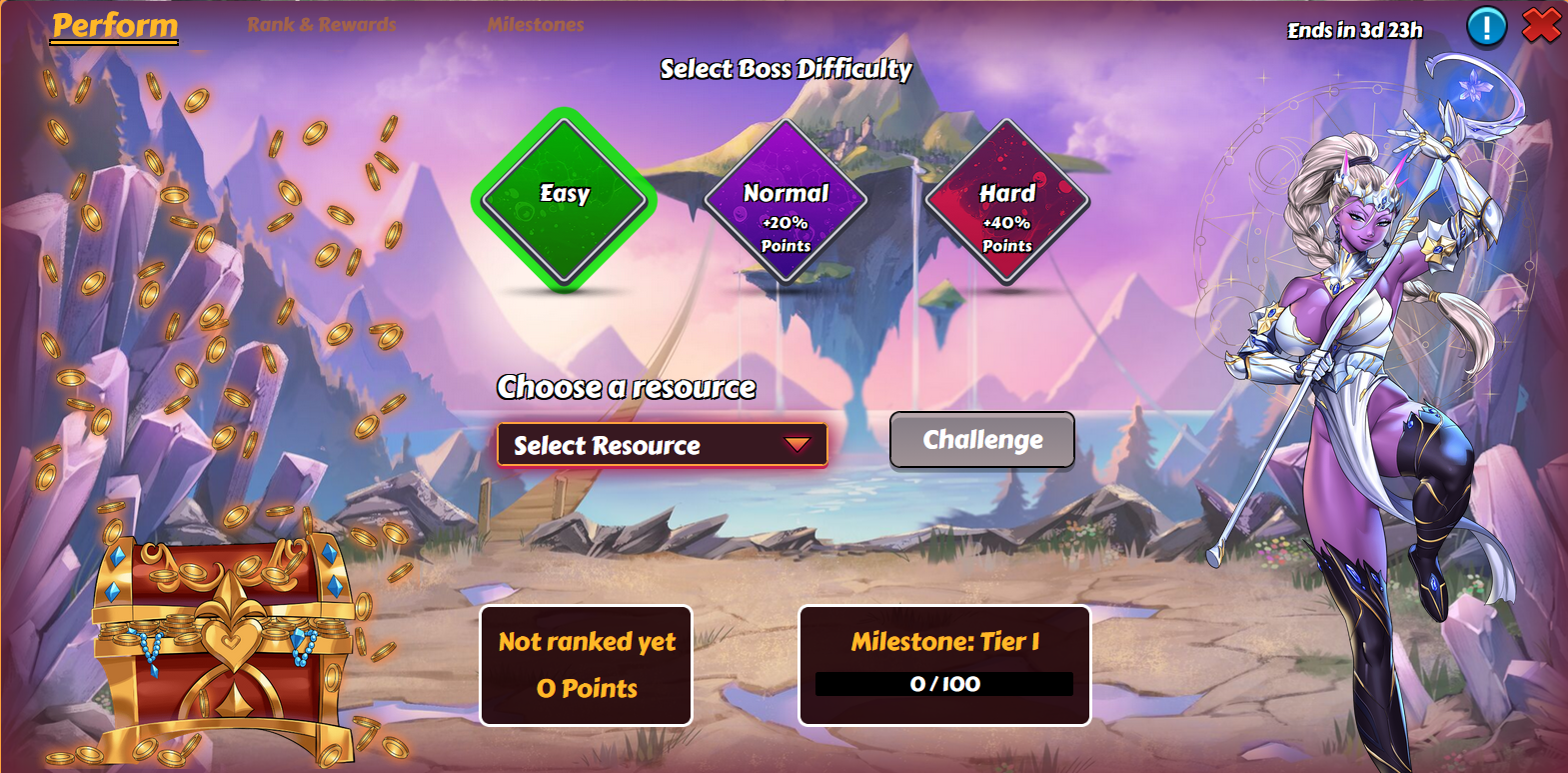Show the Milestones tab
Screen dimensions: 1568x773
click(x=536, y=25)
